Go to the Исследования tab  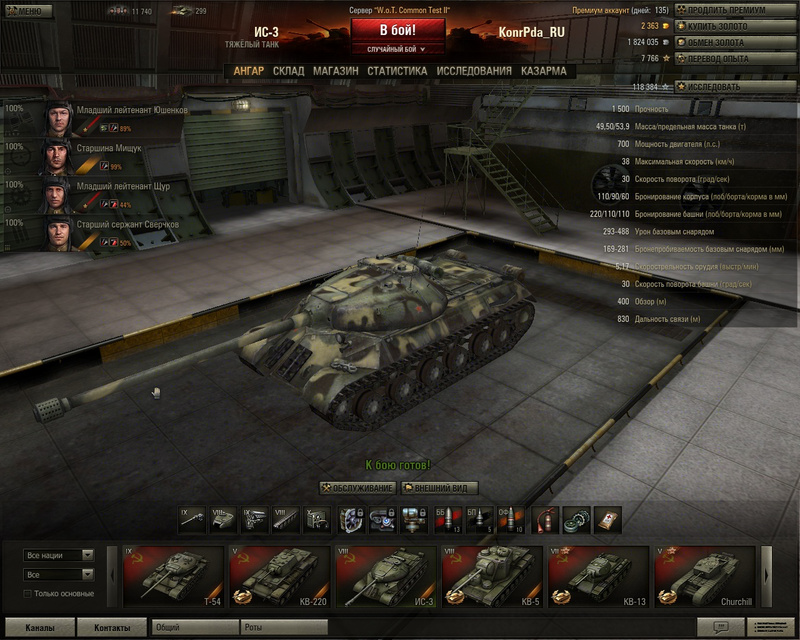coord(474,71)
